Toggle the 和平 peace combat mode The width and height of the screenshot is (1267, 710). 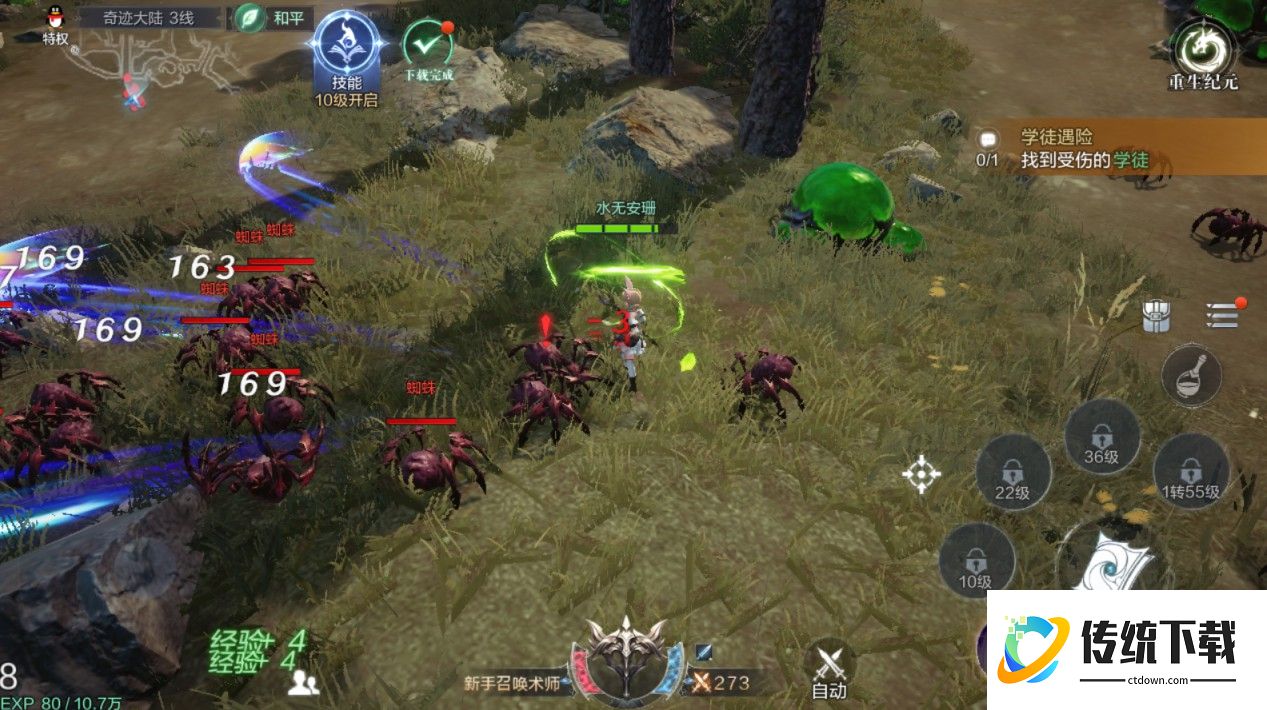click(273, 18)
